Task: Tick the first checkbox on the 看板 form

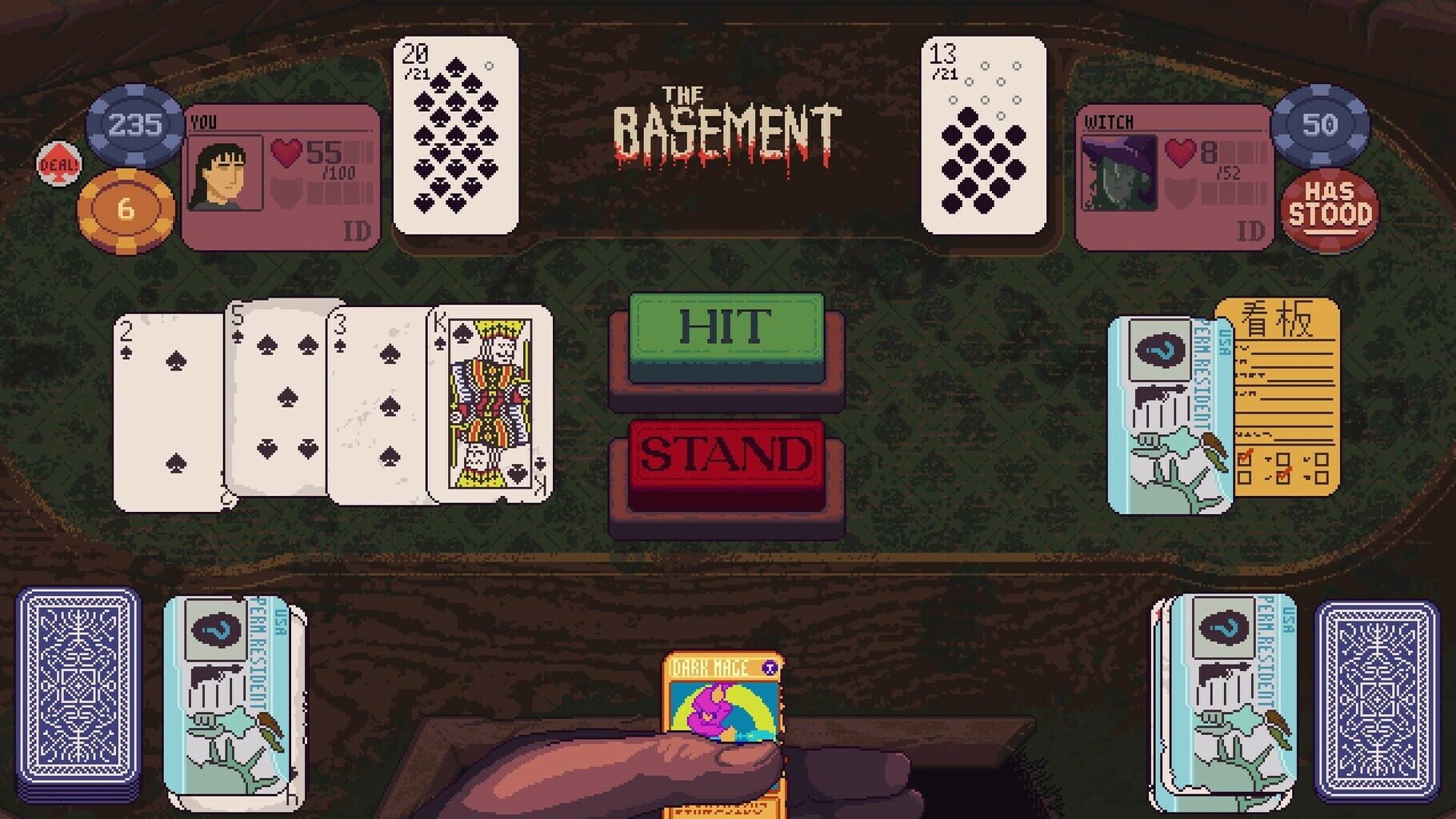Action: pyautogui.click(x=1245, y=458)
